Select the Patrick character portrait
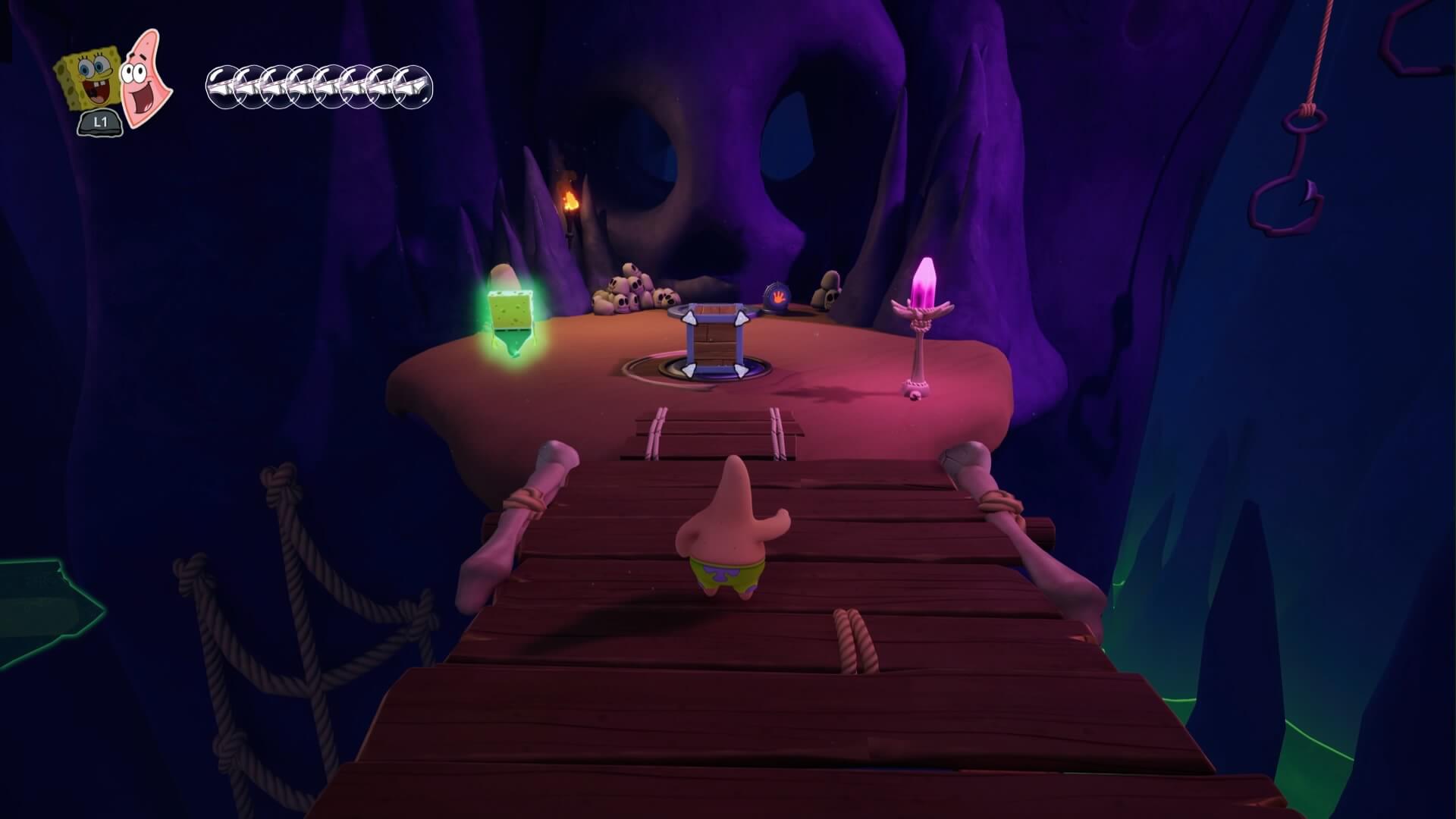 click(147, 77)
